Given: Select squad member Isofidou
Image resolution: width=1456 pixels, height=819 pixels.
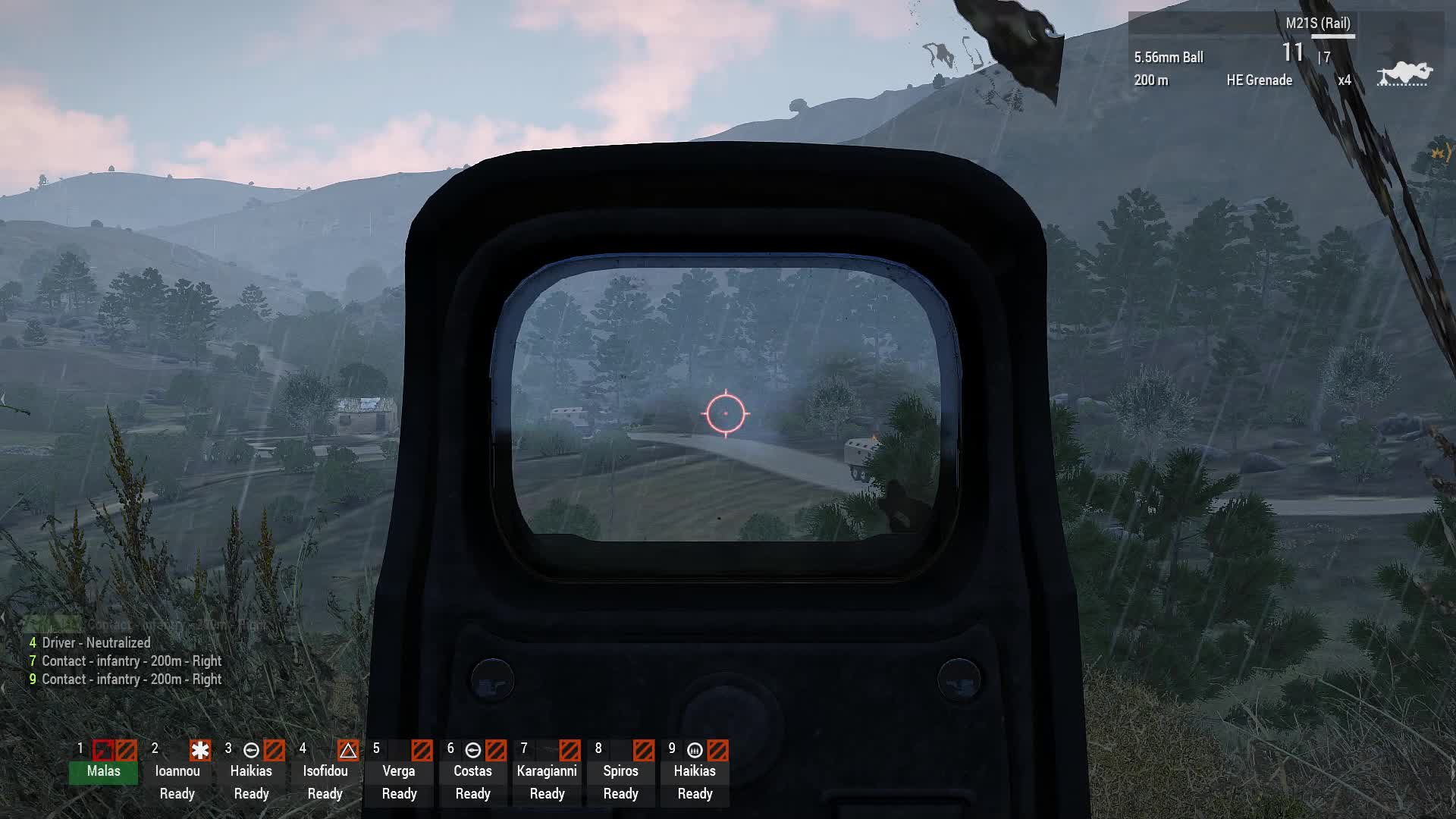Looking at the screenshot, I should click(x=325, y=771).
